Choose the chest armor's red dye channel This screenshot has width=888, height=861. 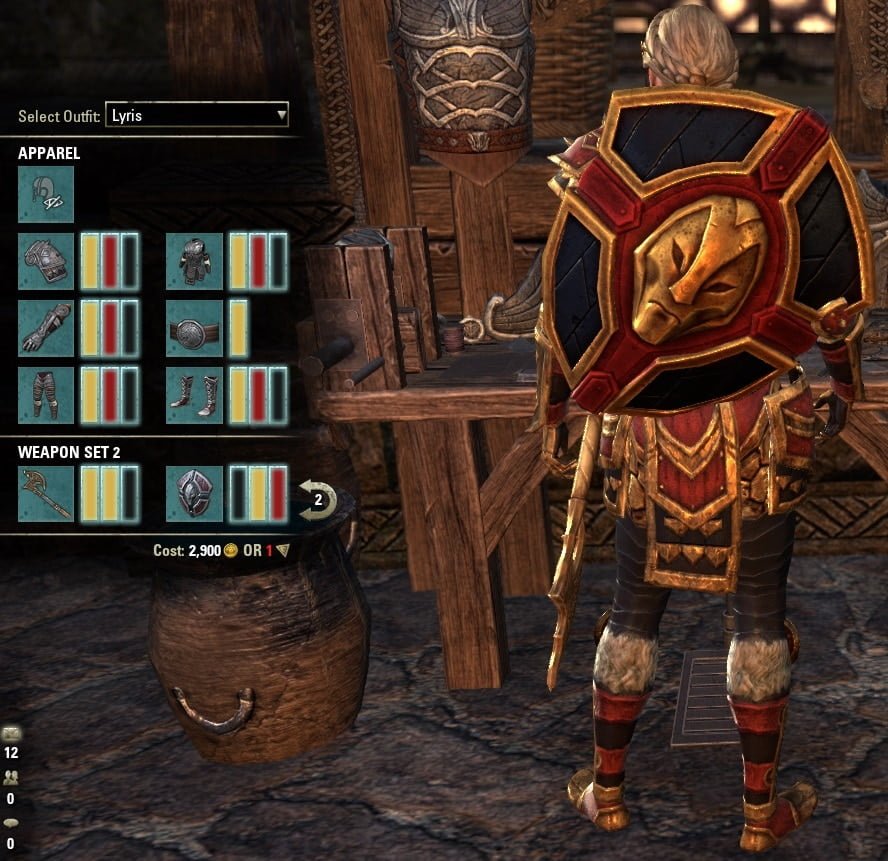[258, 261]
